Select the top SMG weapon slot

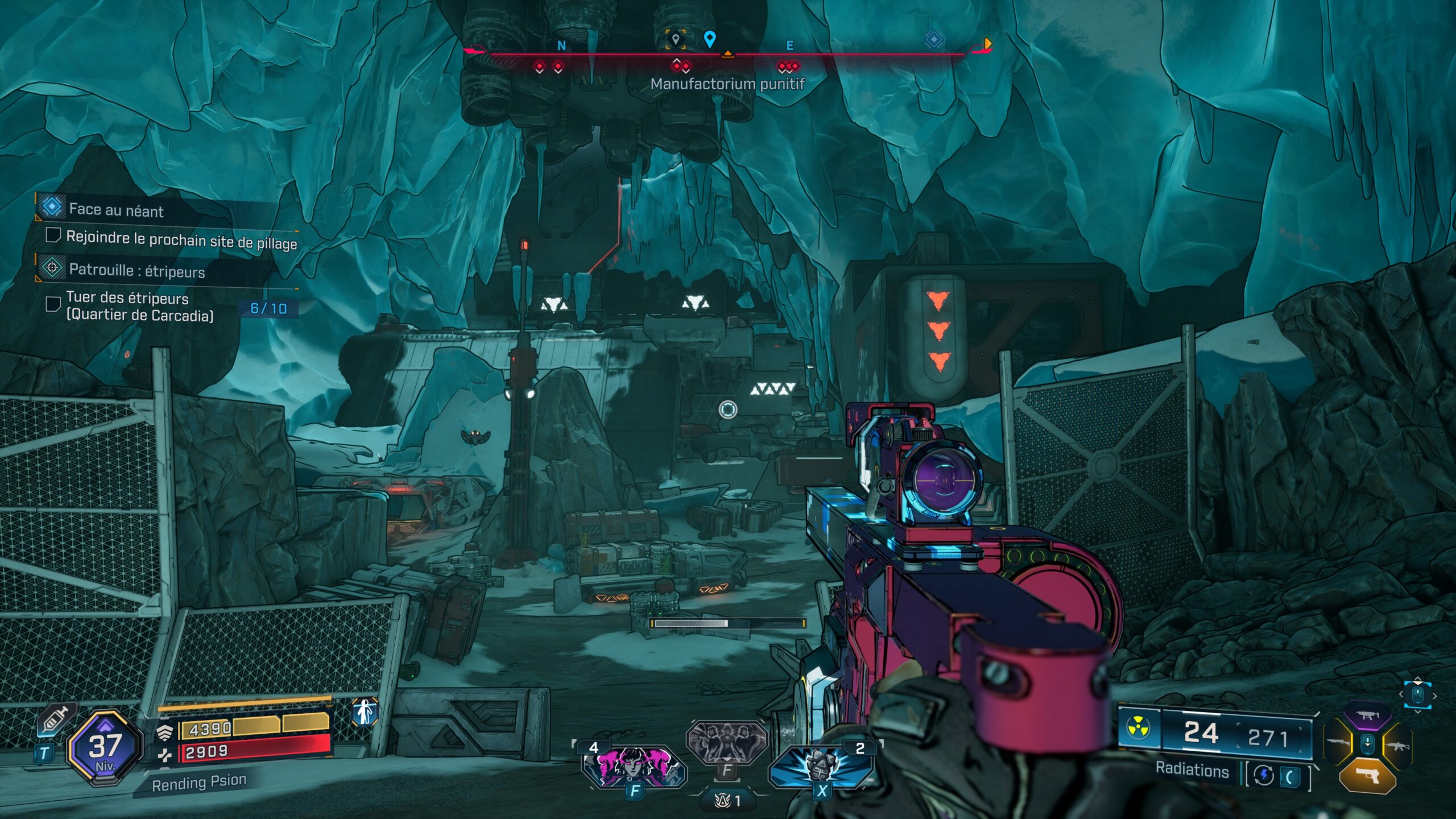pos(1367,717)
